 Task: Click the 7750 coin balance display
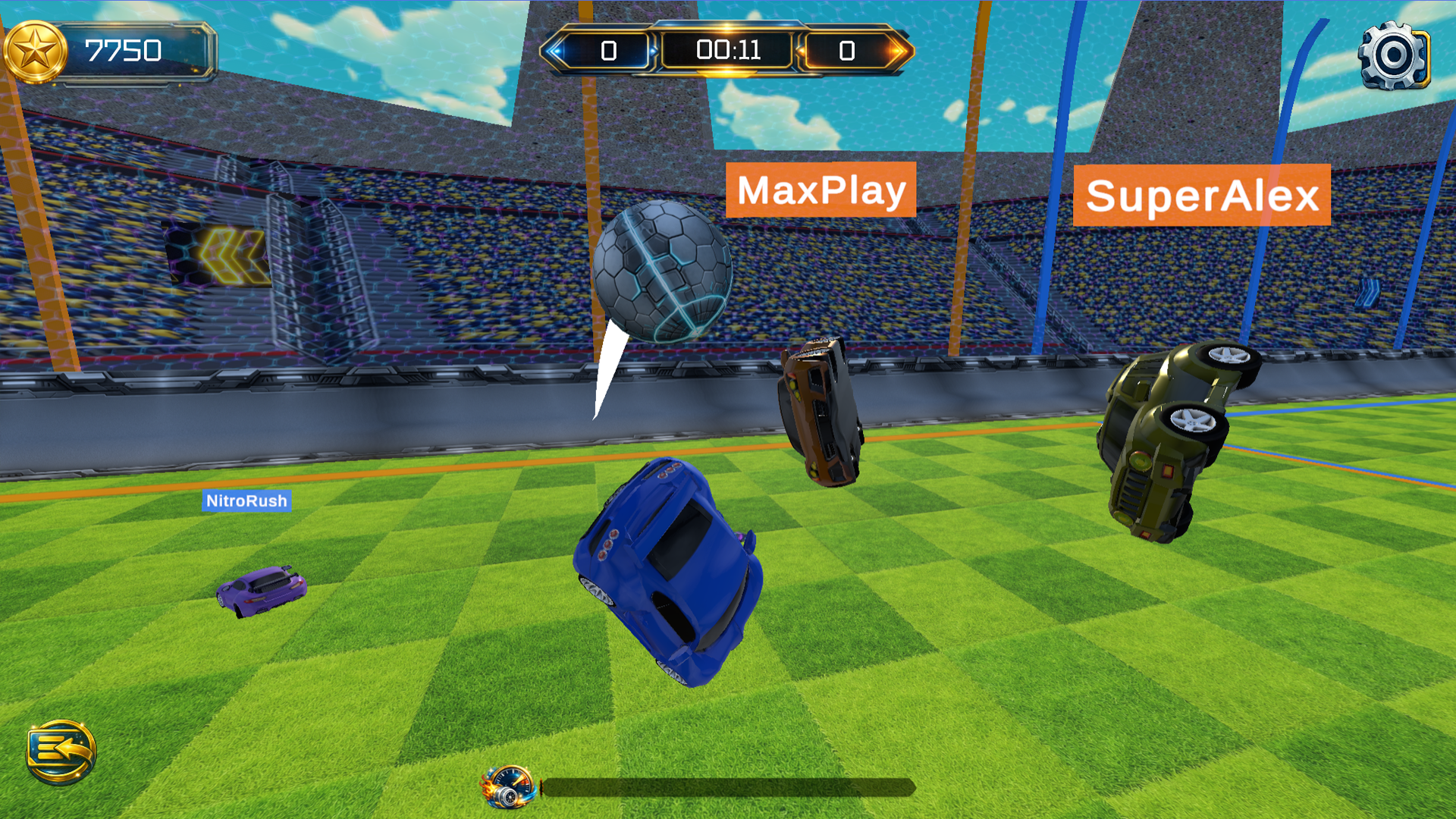click(x=125, y=49)
